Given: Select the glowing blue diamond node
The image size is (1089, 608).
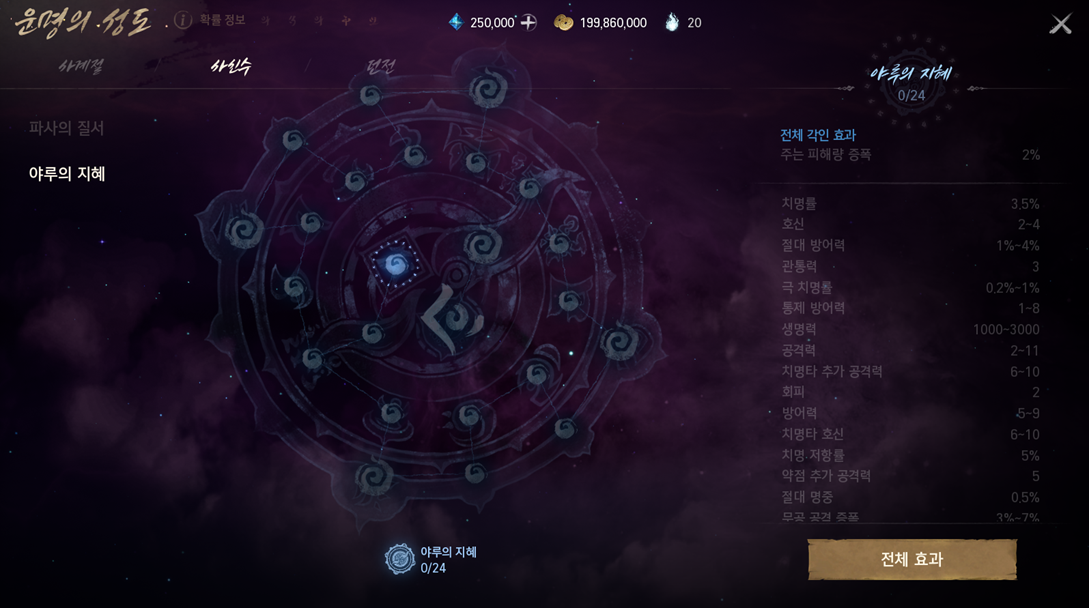Looking at the screenshot, I should click(x=396, y=265).
